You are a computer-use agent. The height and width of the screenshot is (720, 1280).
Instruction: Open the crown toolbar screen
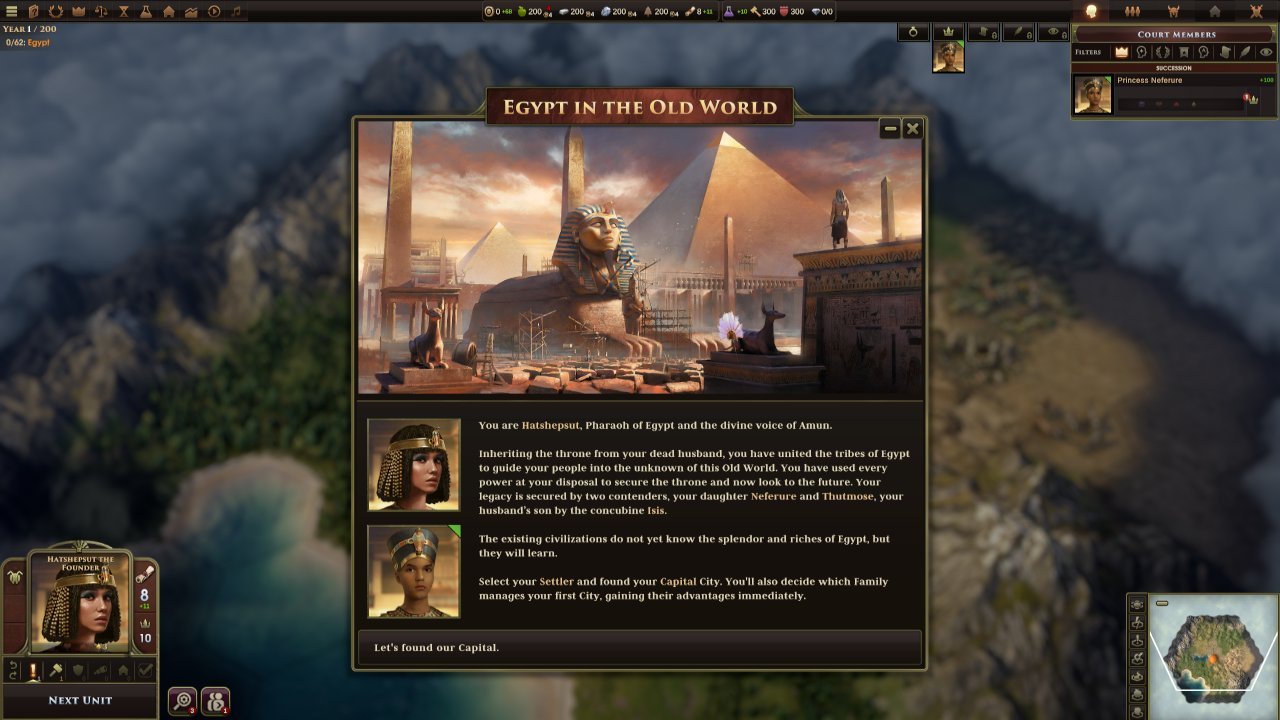coord(78,12)
